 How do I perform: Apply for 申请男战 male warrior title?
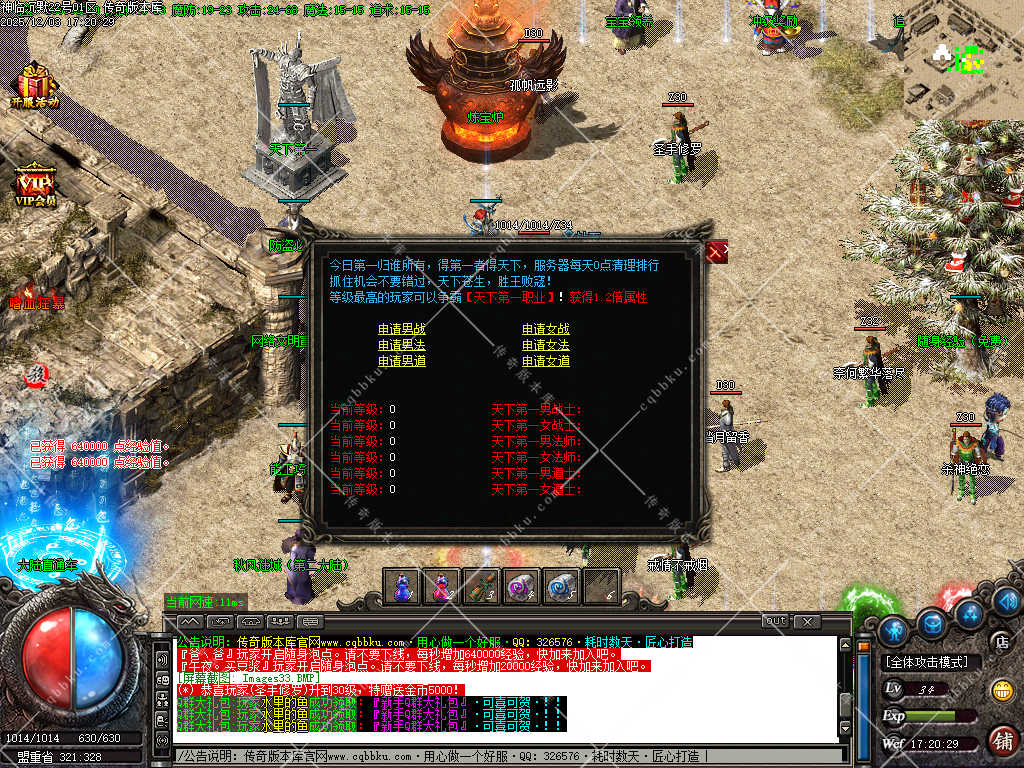401,329
